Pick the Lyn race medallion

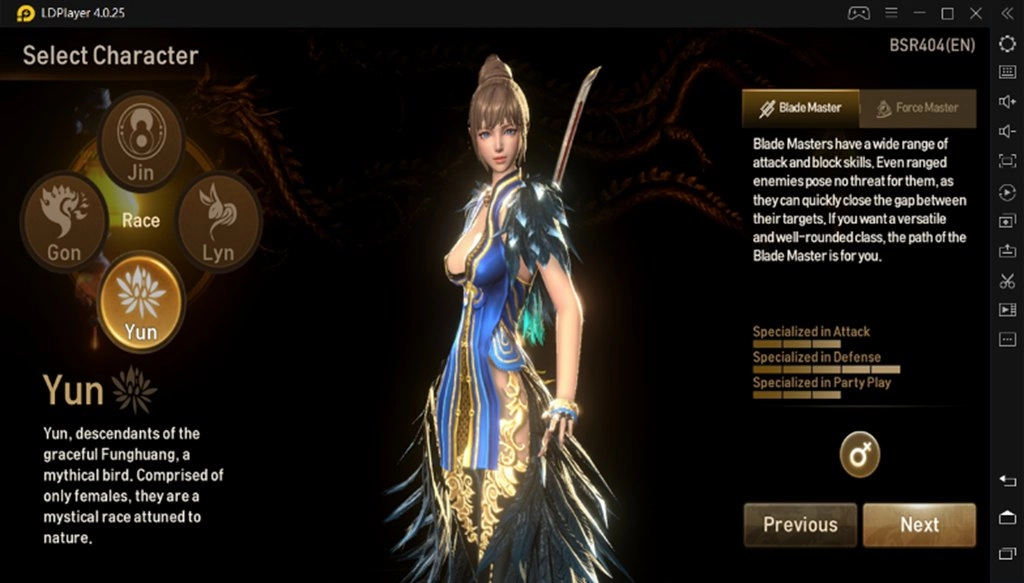(218, 222)
